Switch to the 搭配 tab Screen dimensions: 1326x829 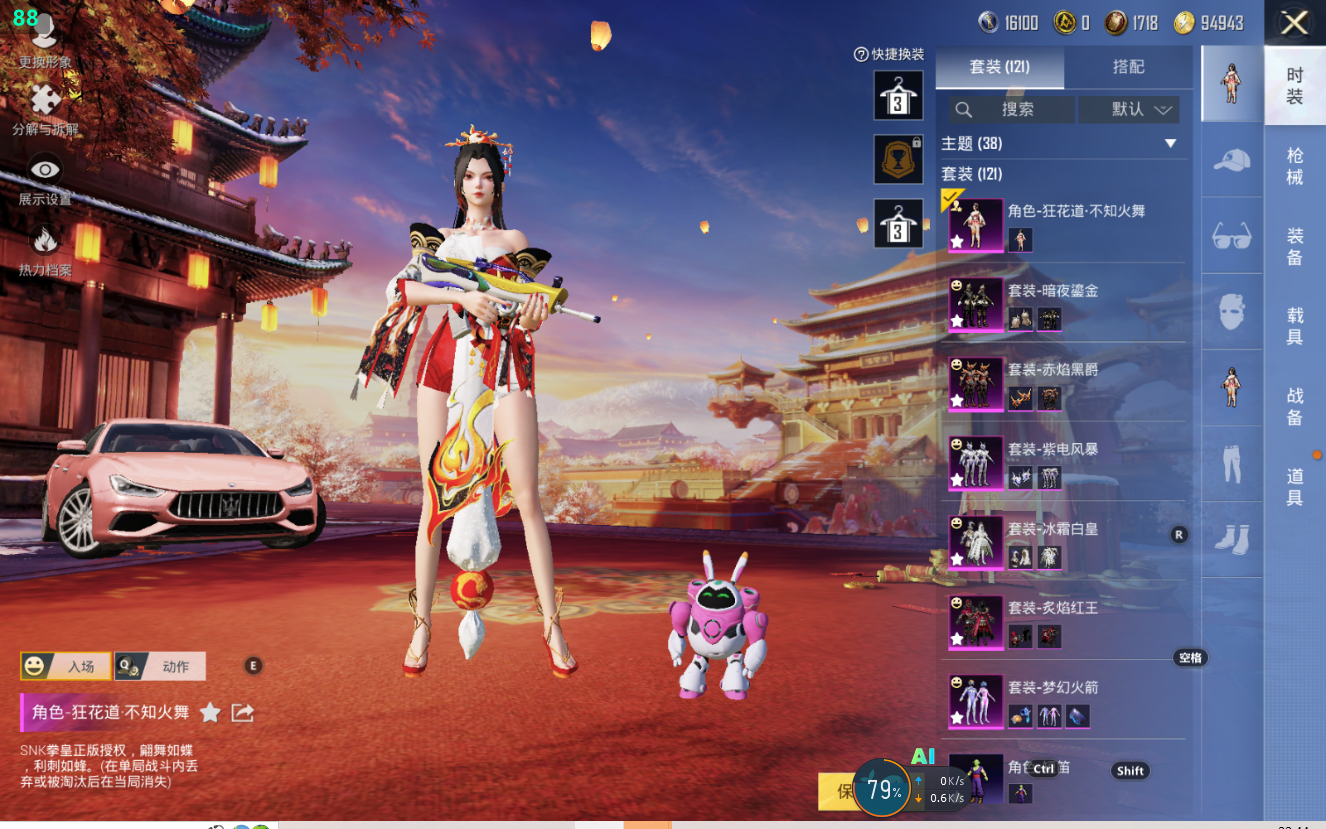point(1128,67)
